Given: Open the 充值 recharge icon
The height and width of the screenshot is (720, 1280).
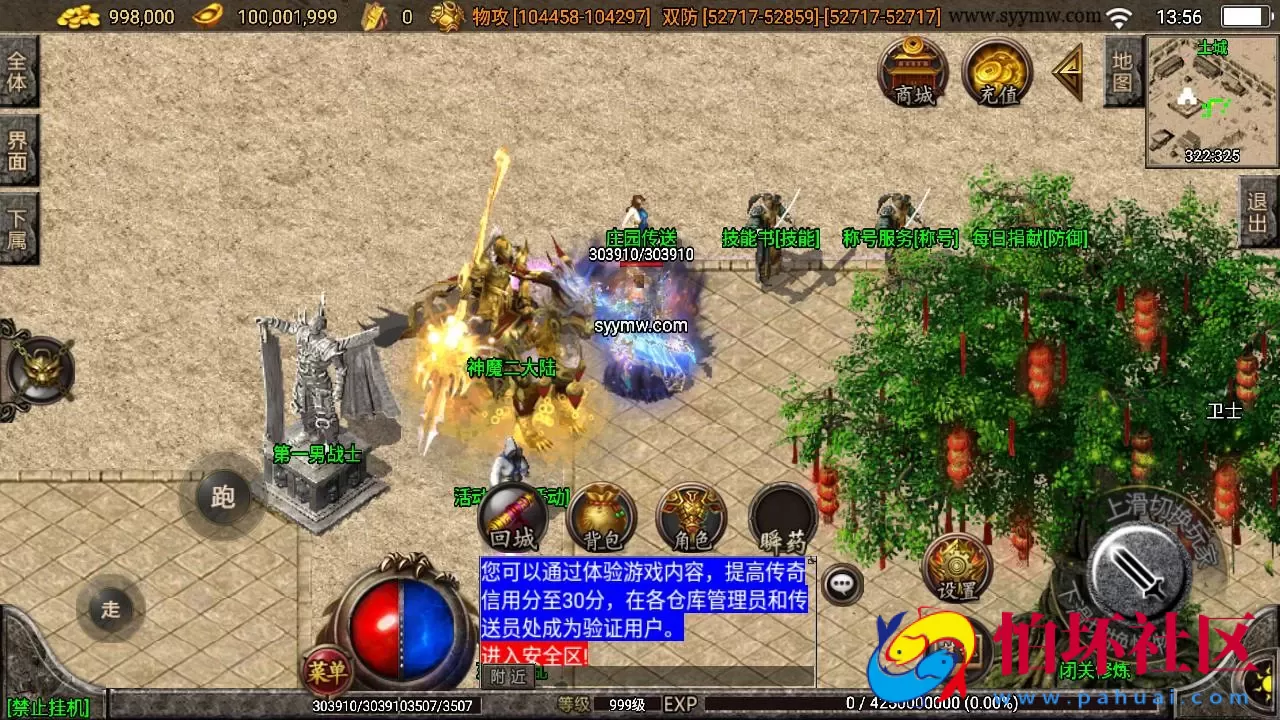Looking at the screenshot, I should click(996, 72).
